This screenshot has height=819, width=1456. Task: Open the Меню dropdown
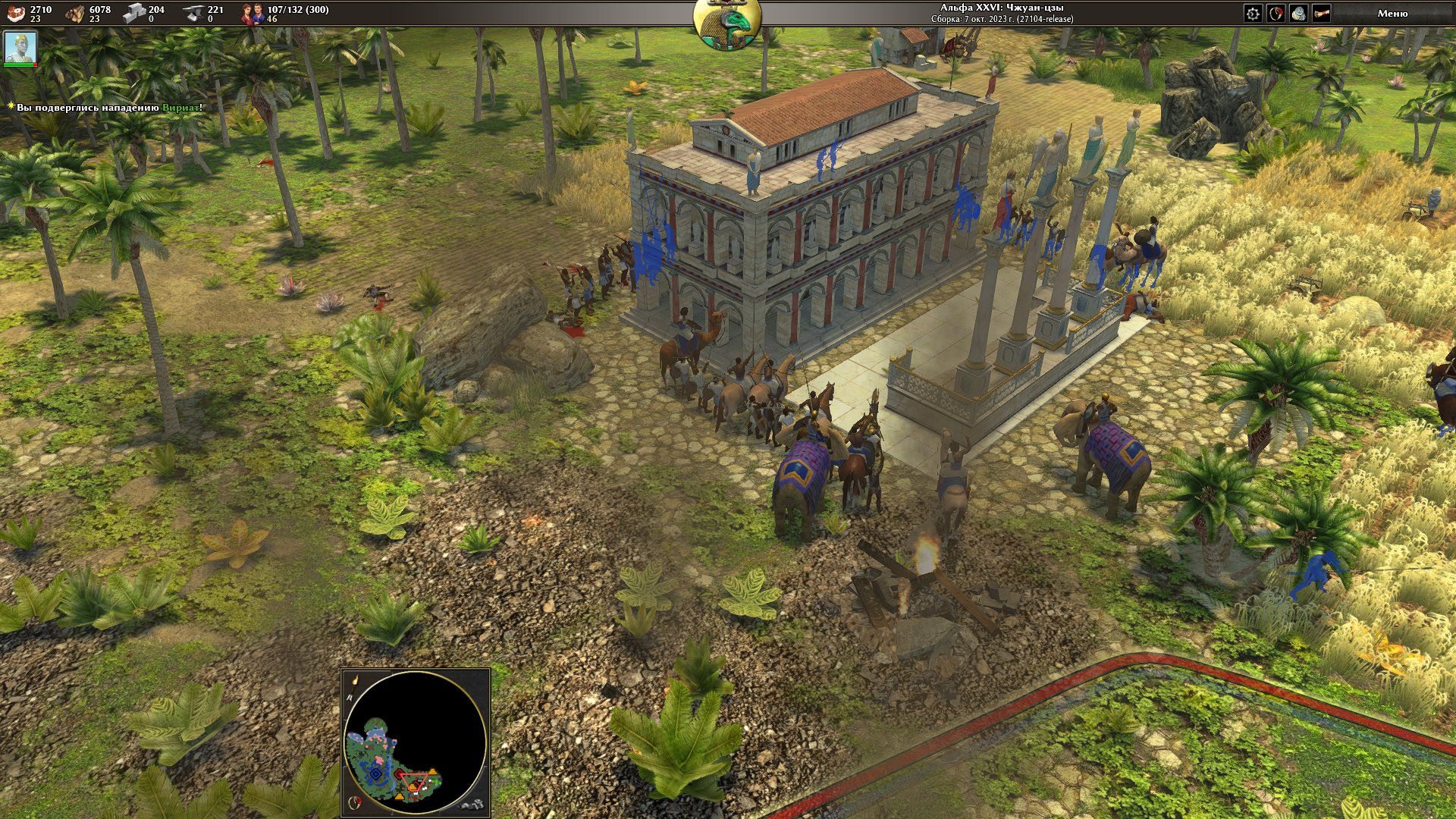coord(1392,14)
